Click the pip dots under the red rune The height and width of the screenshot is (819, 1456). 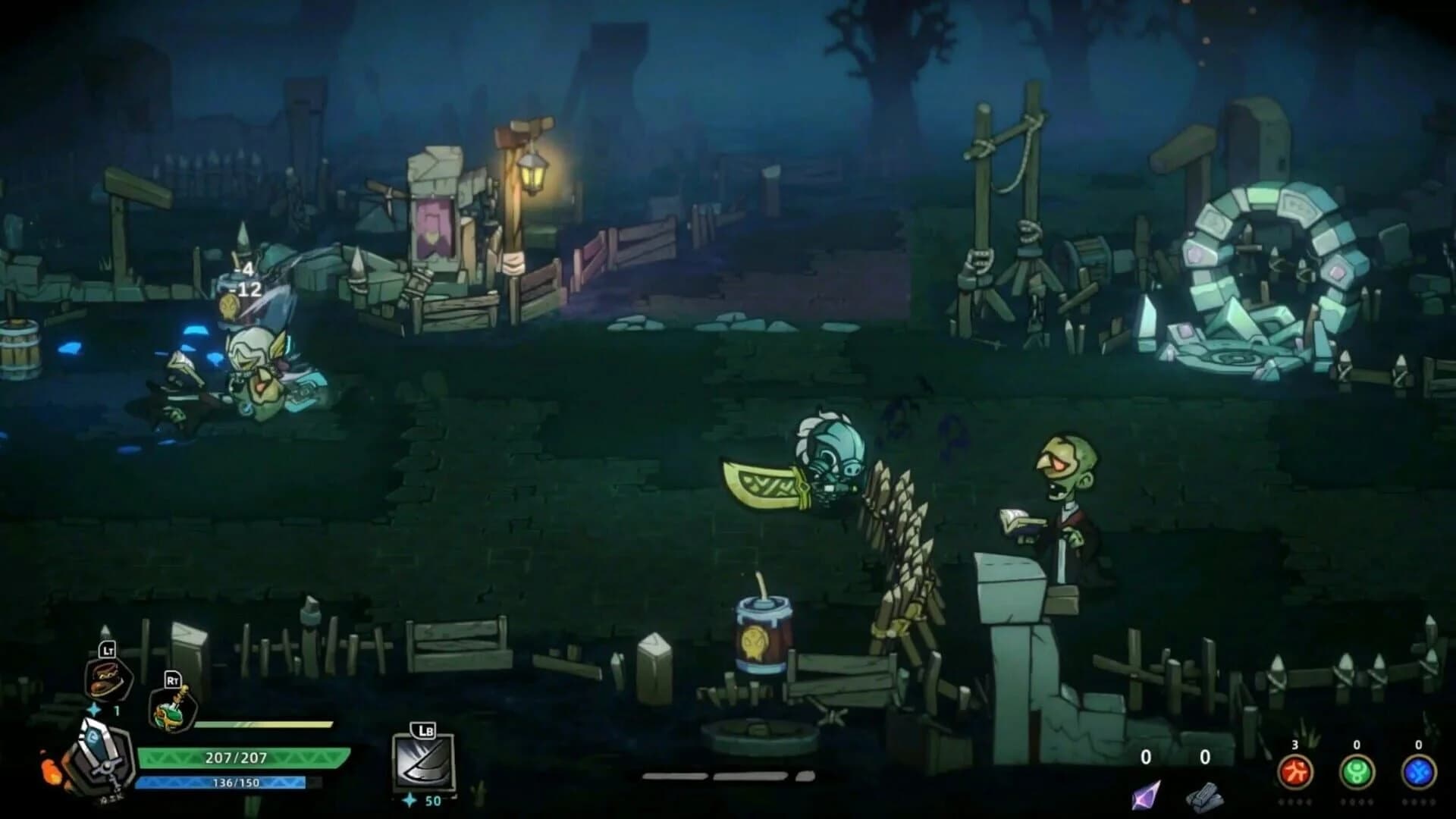[1294, 802]
